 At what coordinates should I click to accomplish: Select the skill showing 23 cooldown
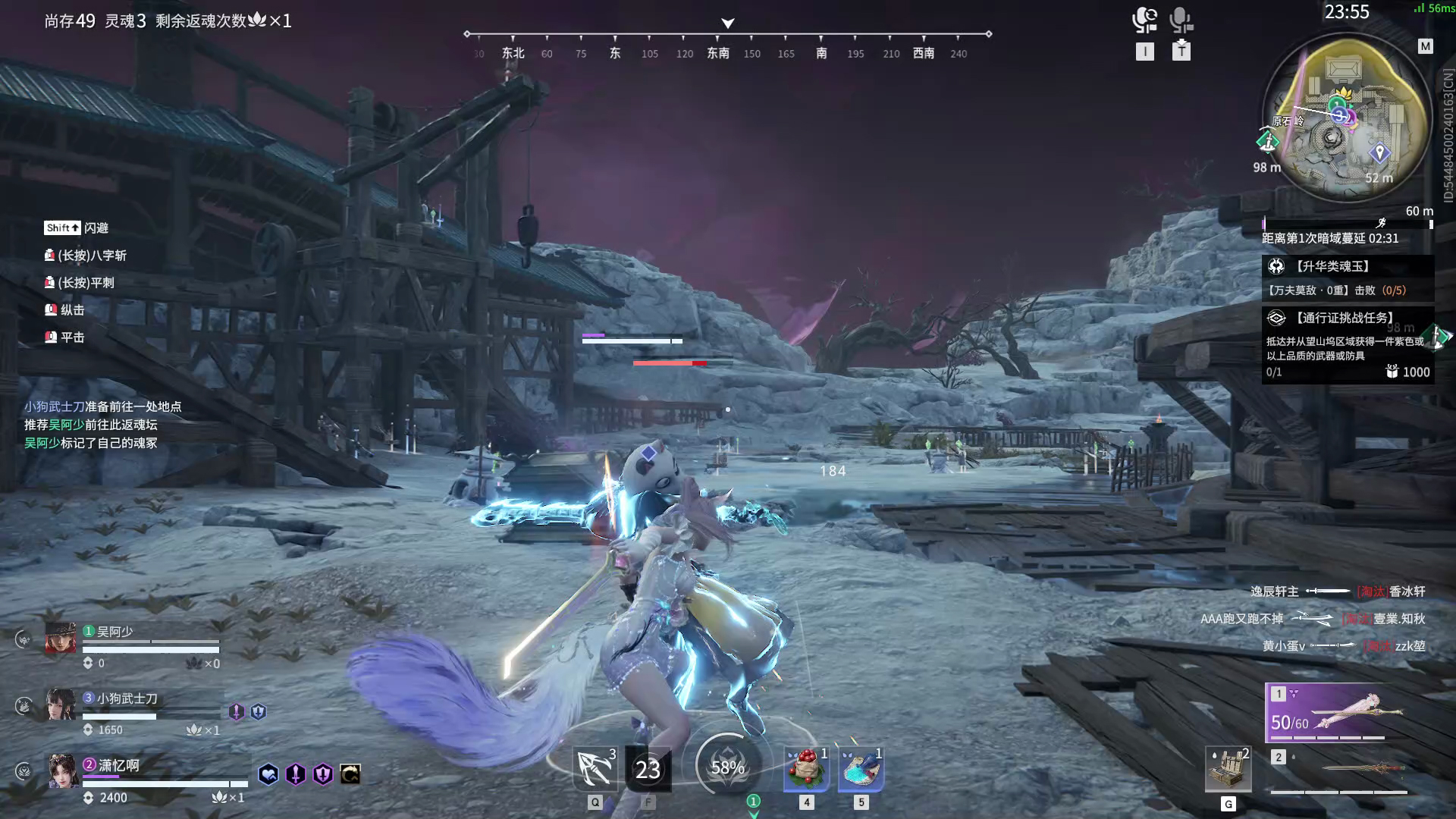[648, 769]
